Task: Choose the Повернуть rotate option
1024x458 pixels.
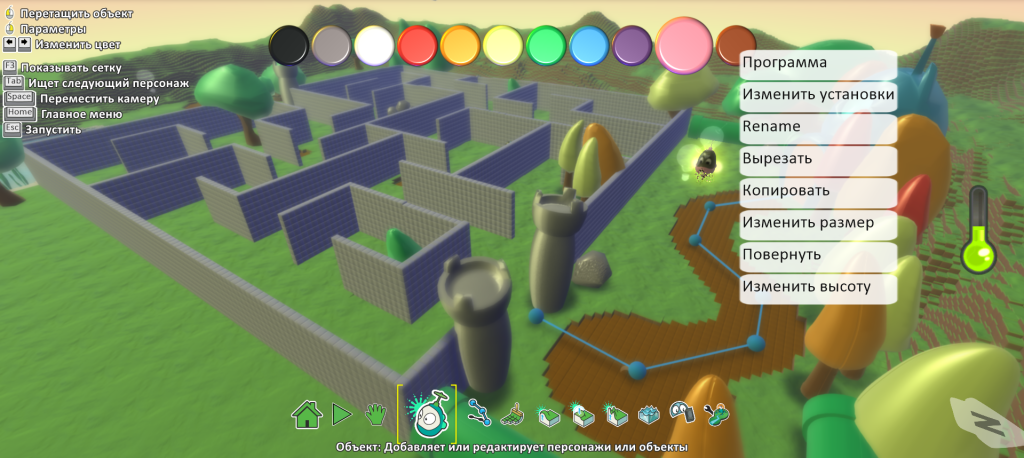Action: coord(817,255)
